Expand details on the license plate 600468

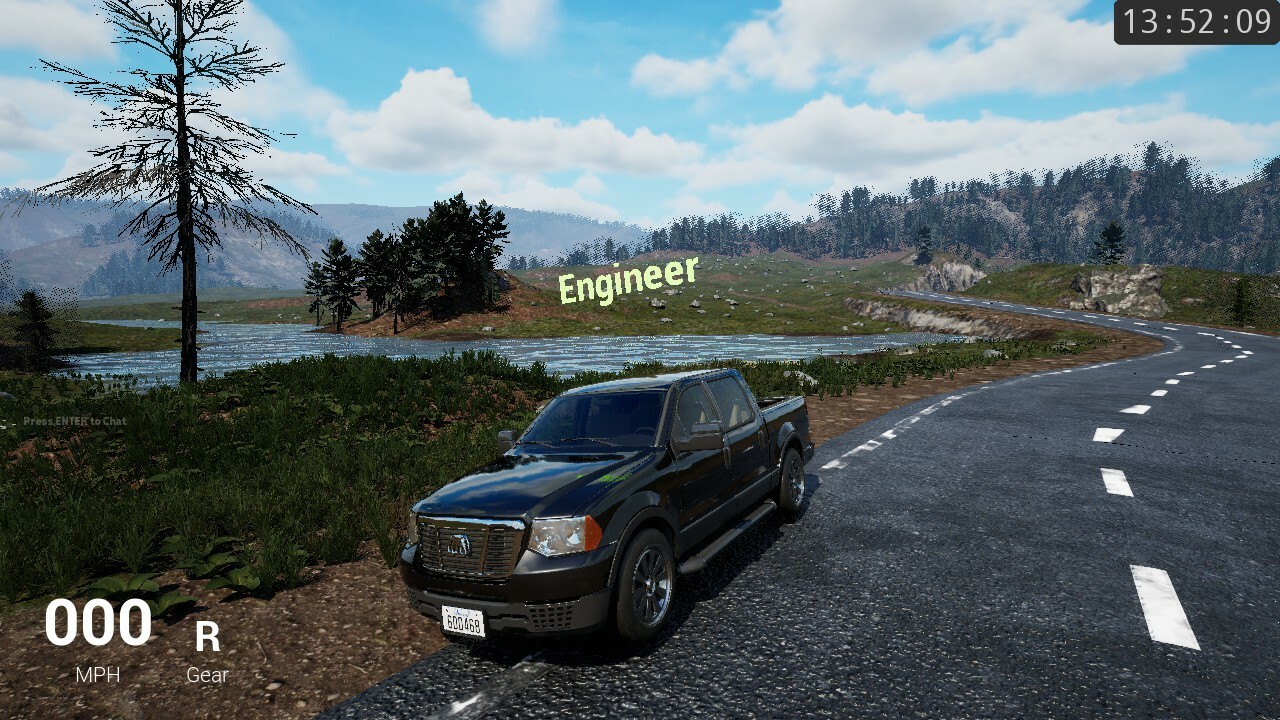coord(462,621)
